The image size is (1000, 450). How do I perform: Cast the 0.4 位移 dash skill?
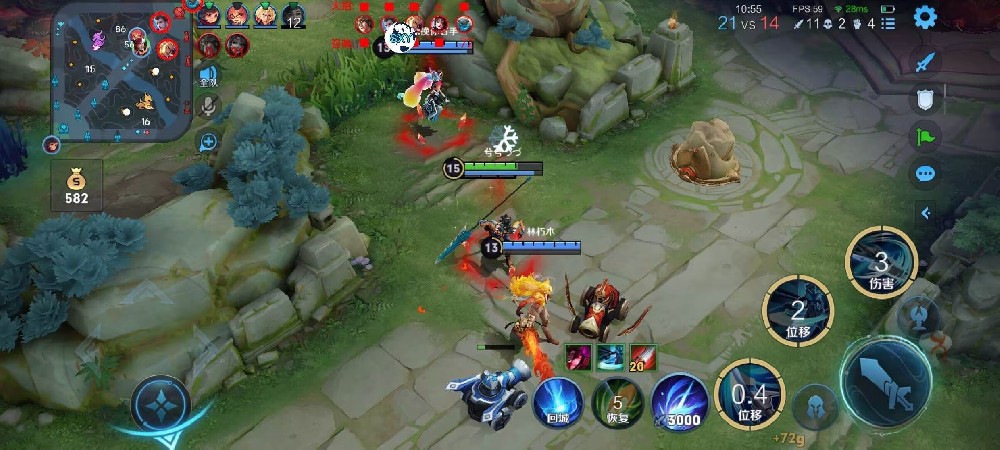coord(749,394)
